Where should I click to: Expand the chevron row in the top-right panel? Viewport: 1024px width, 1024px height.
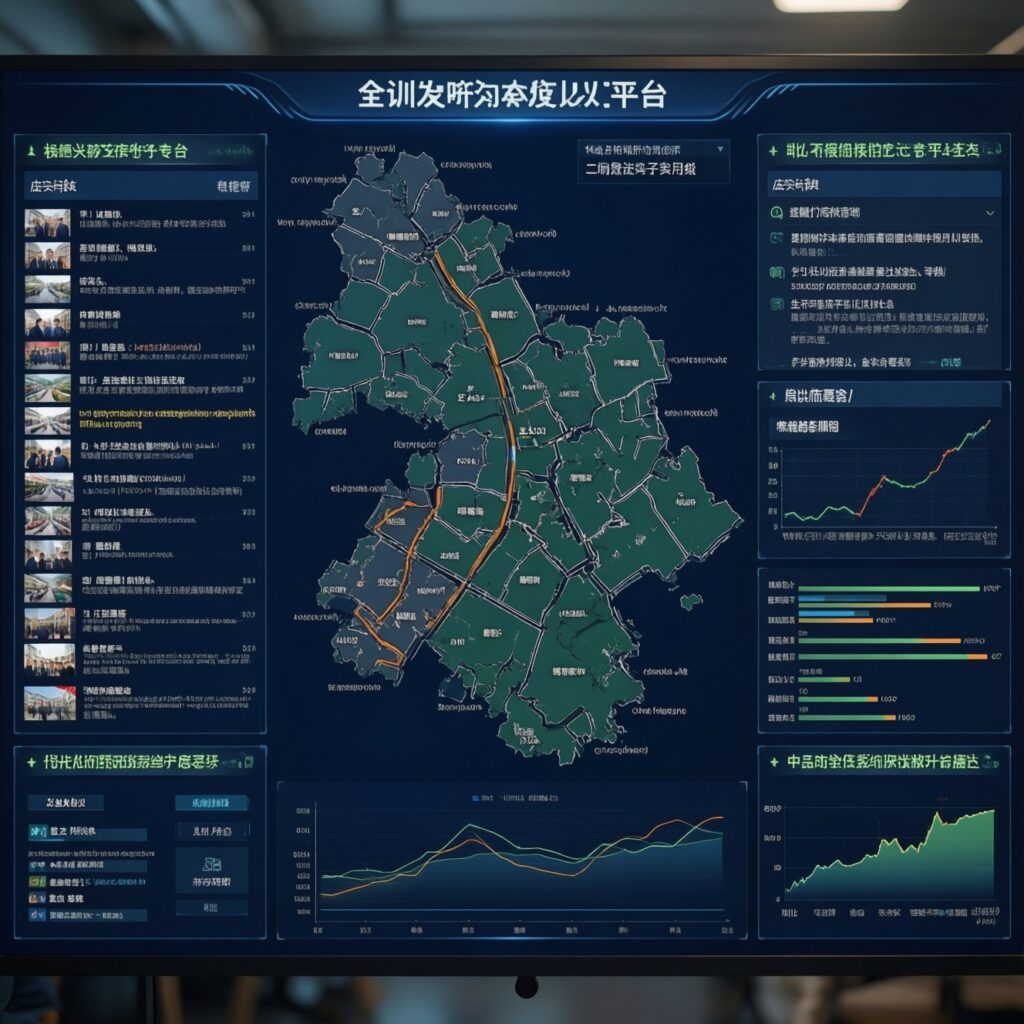point(989,213)
